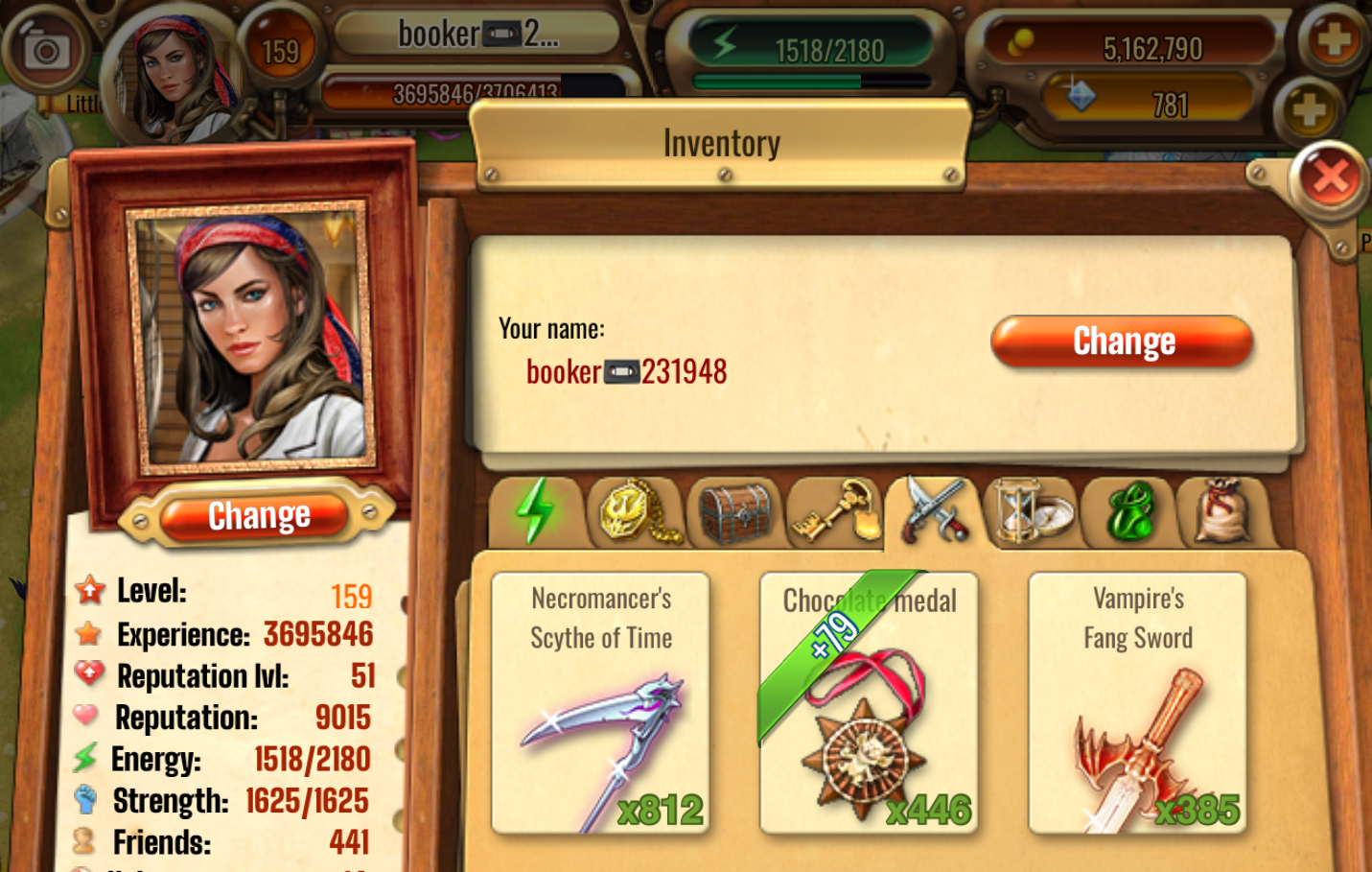
Task: Change the character portrait
Action: (258, 516)
